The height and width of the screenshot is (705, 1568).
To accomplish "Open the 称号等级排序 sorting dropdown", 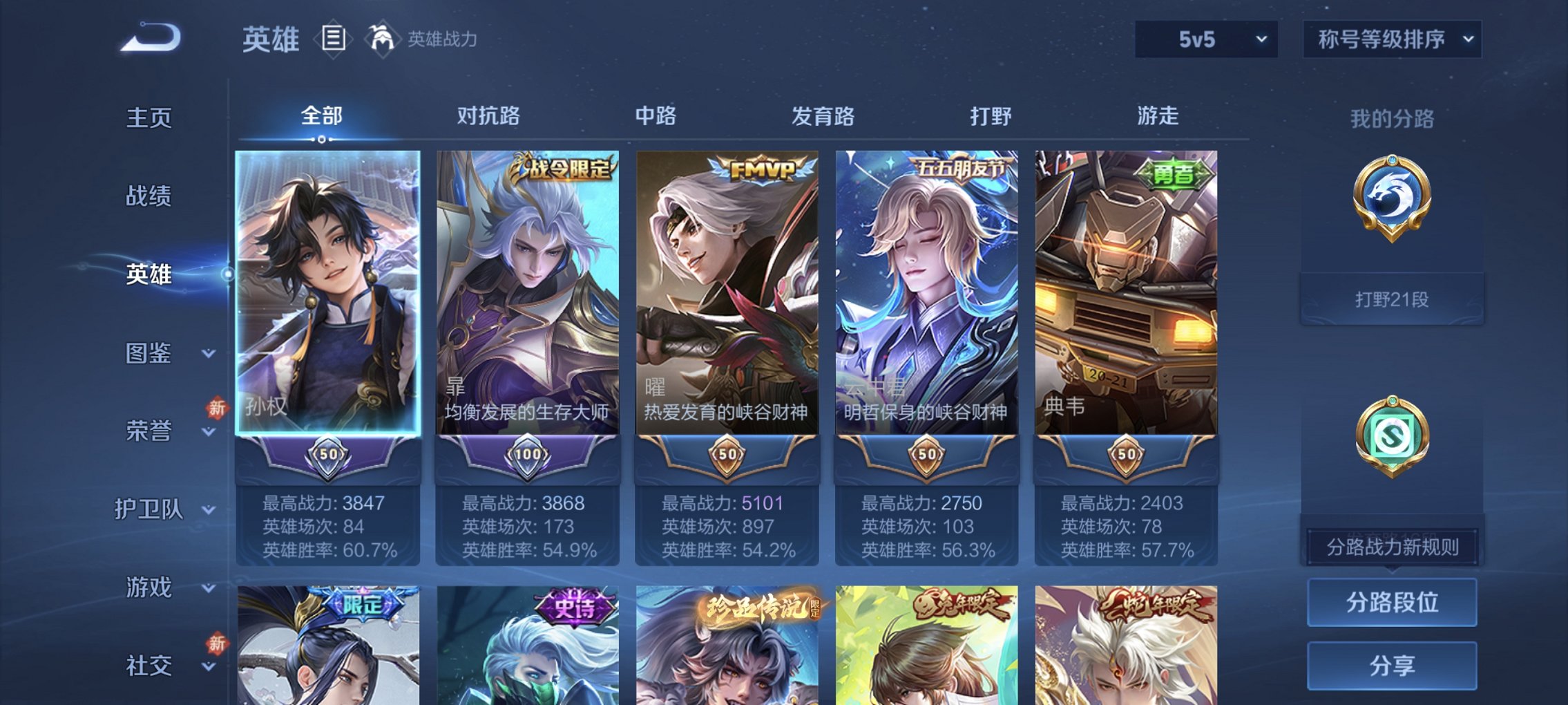I will 1391,39.
